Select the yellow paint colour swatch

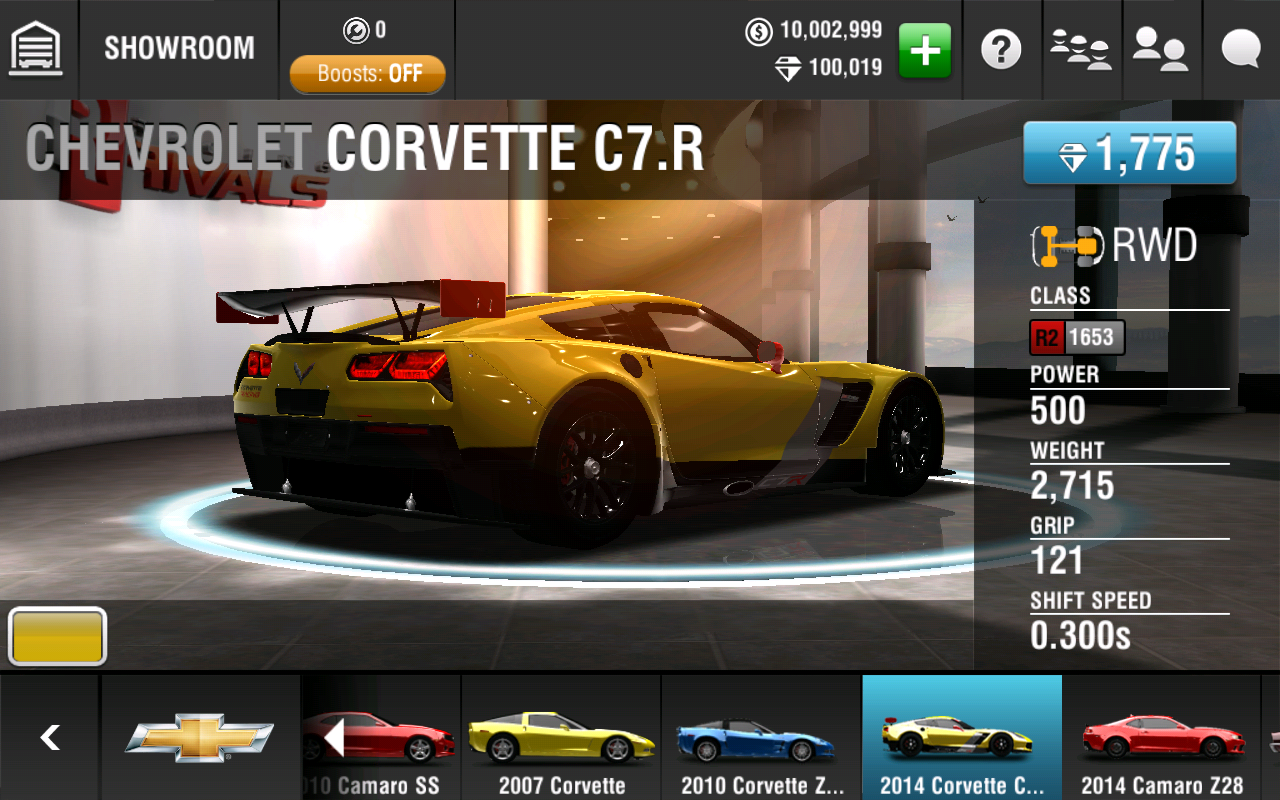tap(57, 636)
